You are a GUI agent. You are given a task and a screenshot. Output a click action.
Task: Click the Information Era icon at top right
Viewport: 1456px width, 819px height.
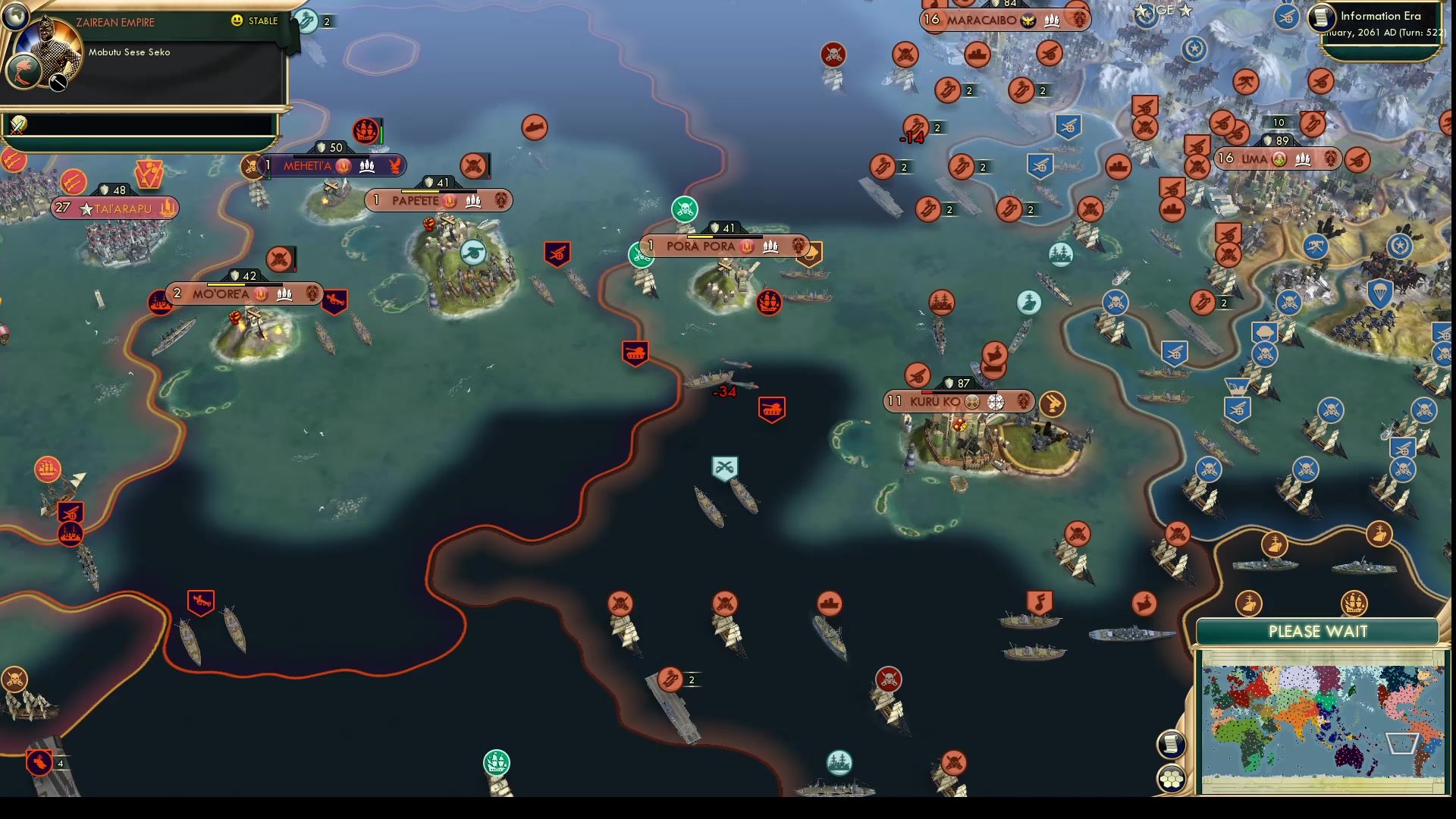pos(1320,17)
